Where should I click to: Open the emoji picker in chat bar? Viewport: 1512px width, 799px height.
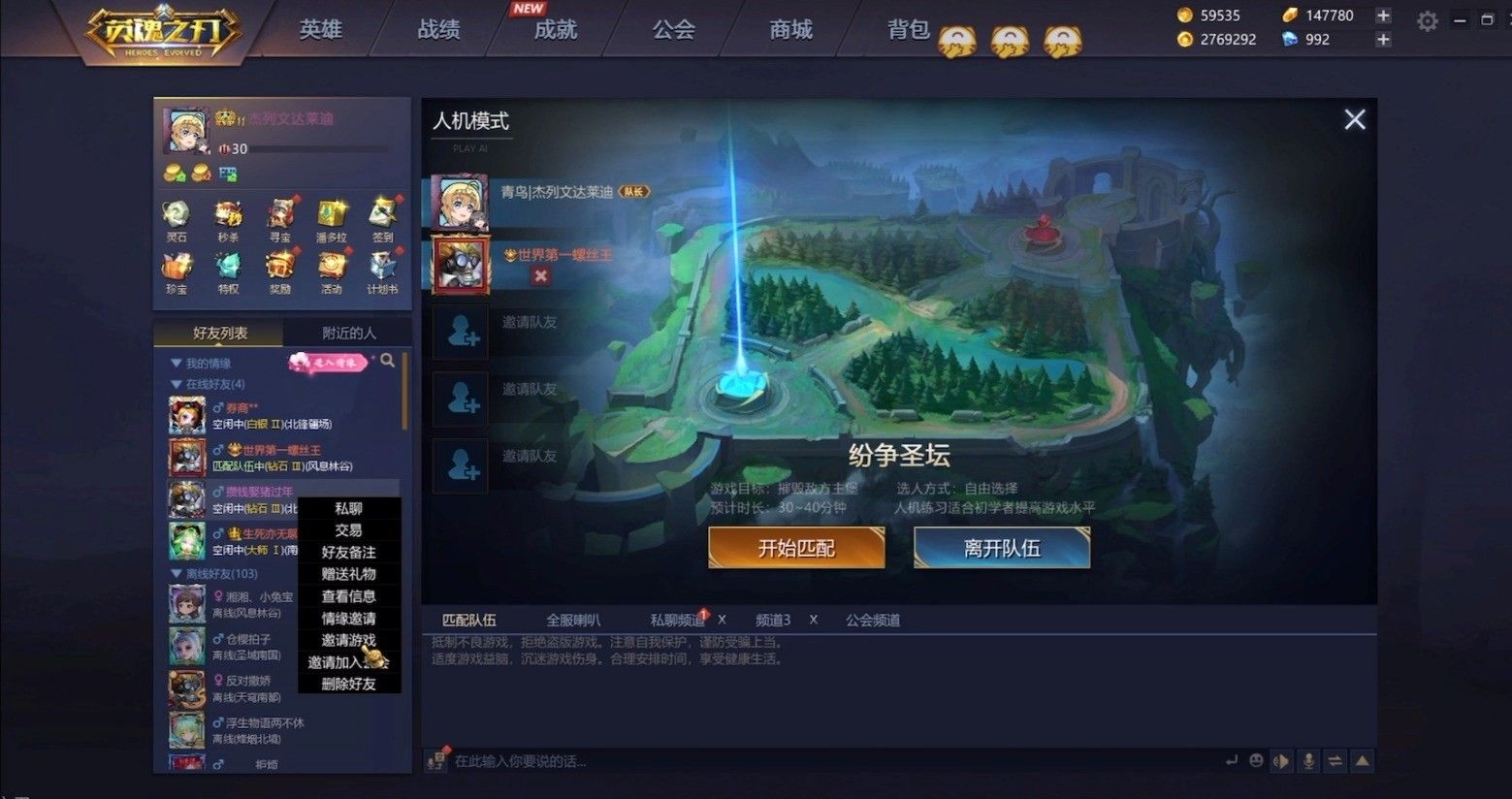1257,762
